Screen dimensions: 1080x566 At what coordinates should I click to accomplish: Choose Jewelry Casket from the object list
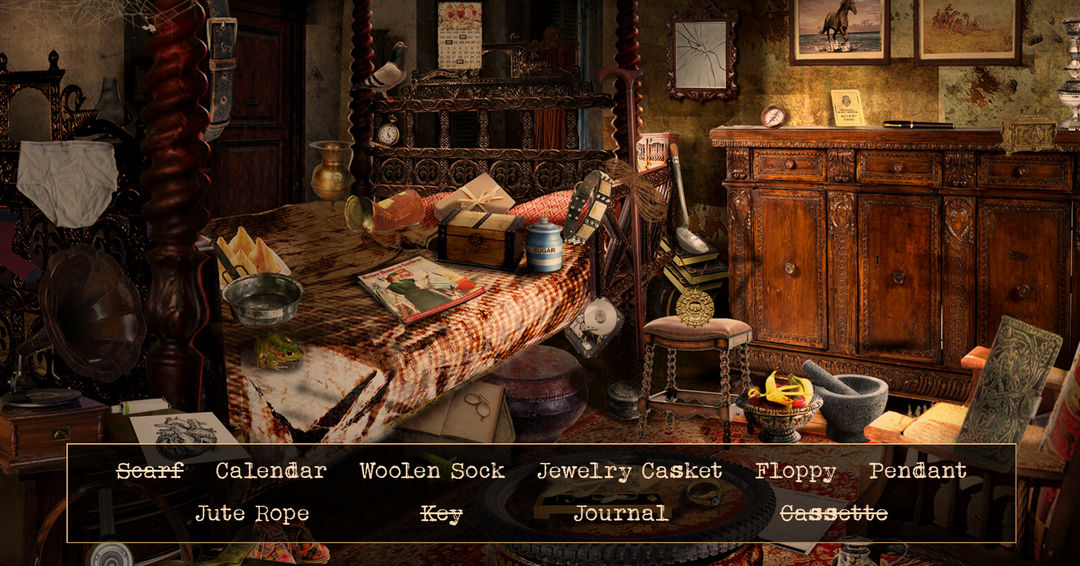point(629,471)
